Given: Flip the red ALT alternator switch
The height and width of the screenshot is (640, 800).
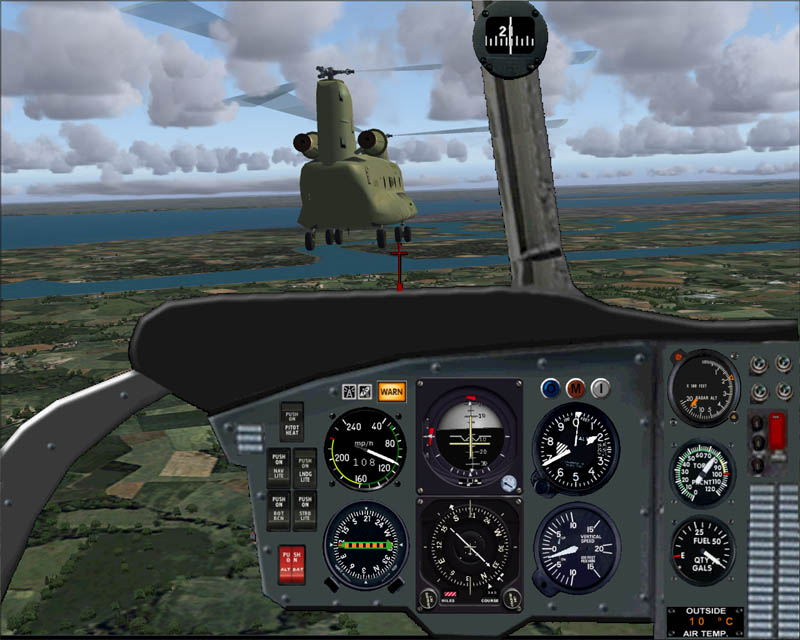Looking at the screenshot, I should point(285,566).
